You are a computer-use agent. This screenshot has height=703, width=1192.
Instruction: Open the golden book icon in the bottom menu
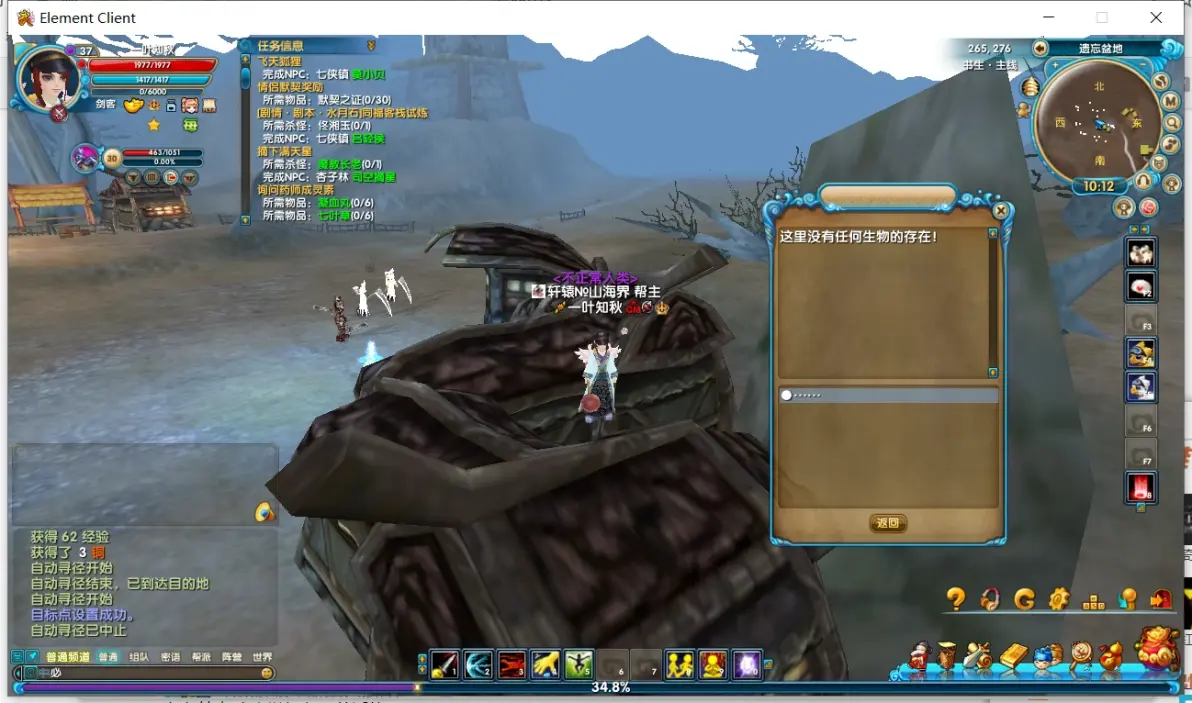coord(1013,656)
